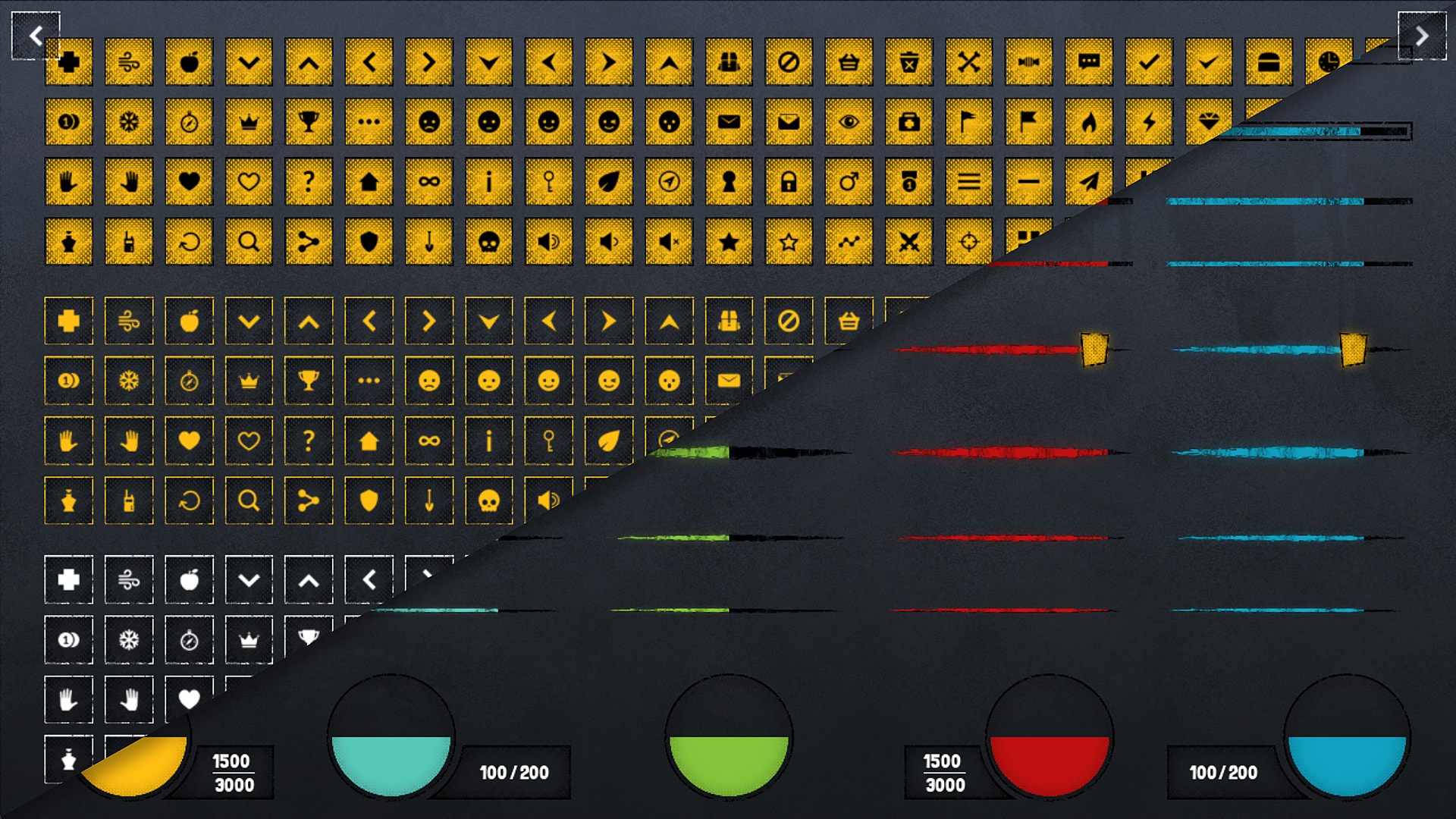Select the health cross icon
This screenshot has height=819, width=1456.
click(67, 62)
